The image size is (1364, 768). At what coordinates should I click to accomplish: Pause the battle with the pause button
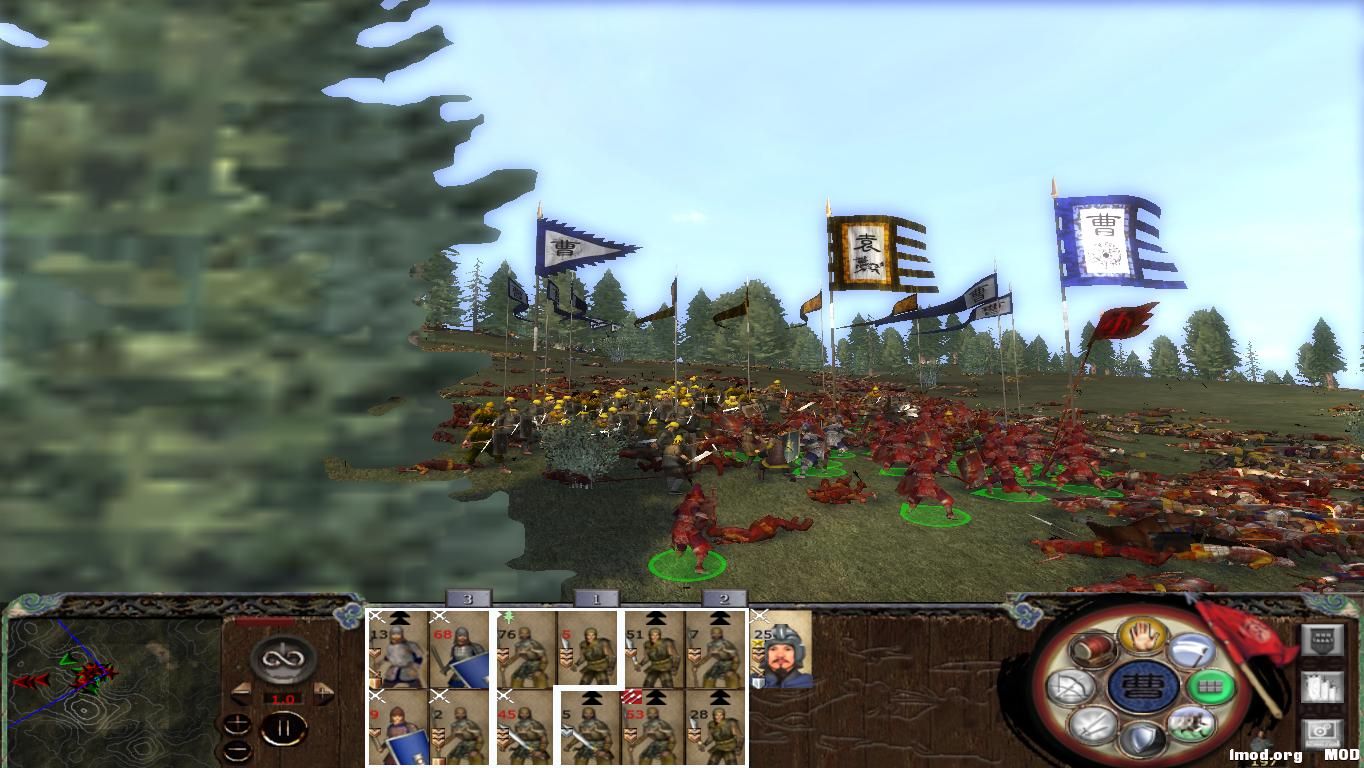pyautogui.click(x=286, y=727)
